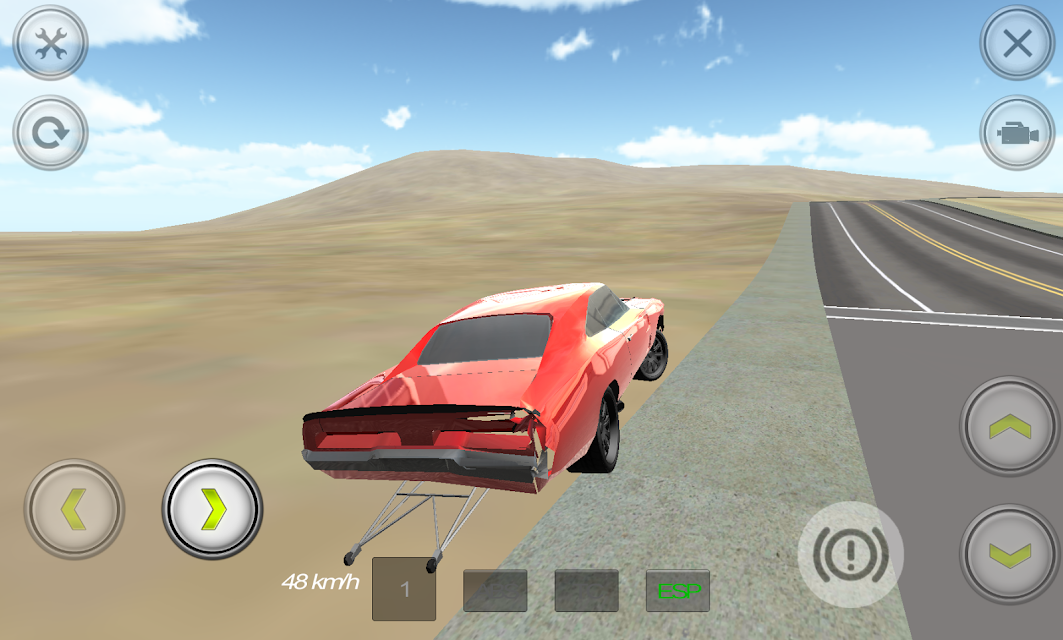Engage the handbrake exclamation mark button
The width and height of the screenshot is (1063, 640).
(x=850, y=554)
